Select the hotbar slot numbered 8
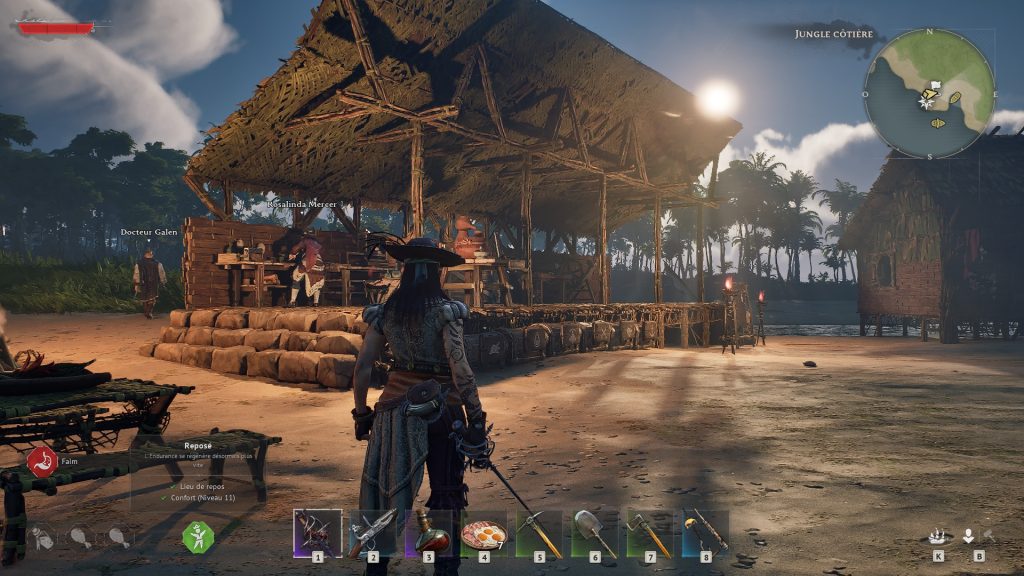Screen dimensions: 1024x576 click(x=704, y=532)
